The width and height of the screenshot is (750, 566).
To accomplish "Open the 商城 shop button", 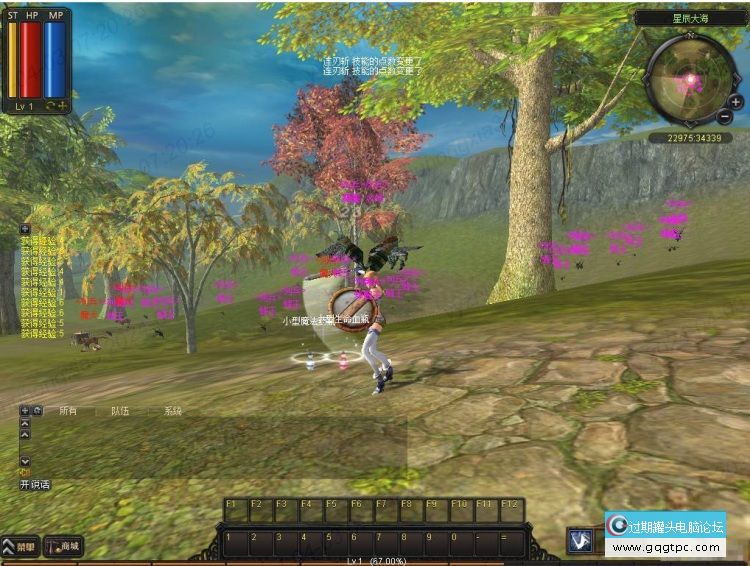I will coord(63,547).
